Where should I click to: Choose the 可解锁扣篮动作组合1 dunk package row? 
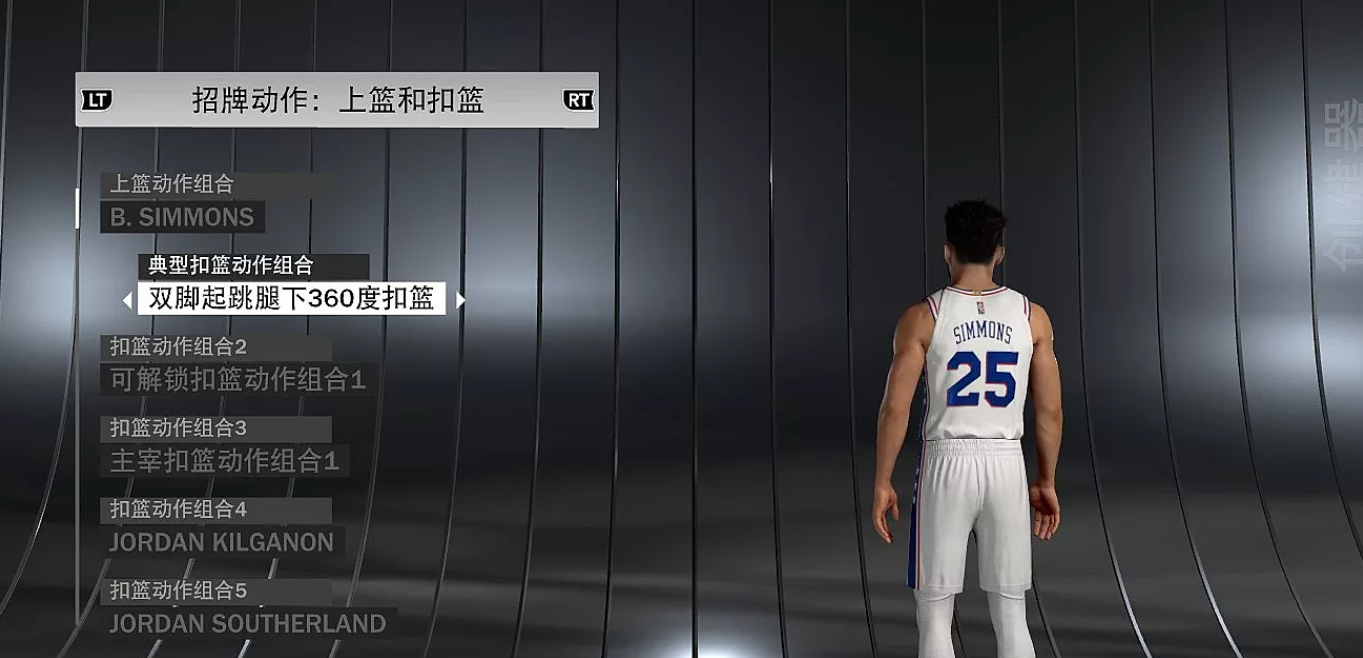(238, 380)
